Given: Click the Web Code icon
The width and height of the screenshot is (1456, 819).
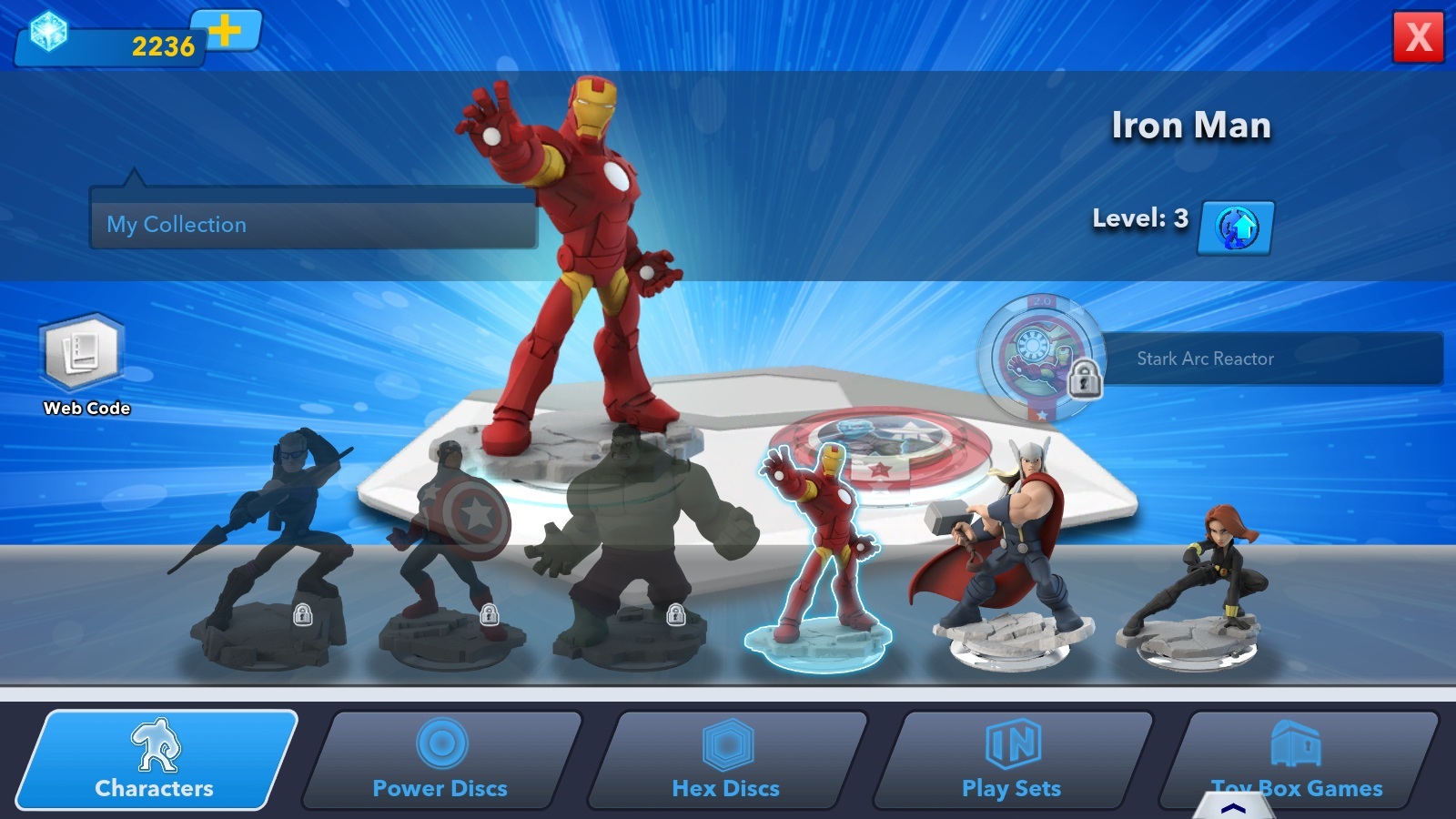Looking at the screenshot, I should tap(83, 357).
